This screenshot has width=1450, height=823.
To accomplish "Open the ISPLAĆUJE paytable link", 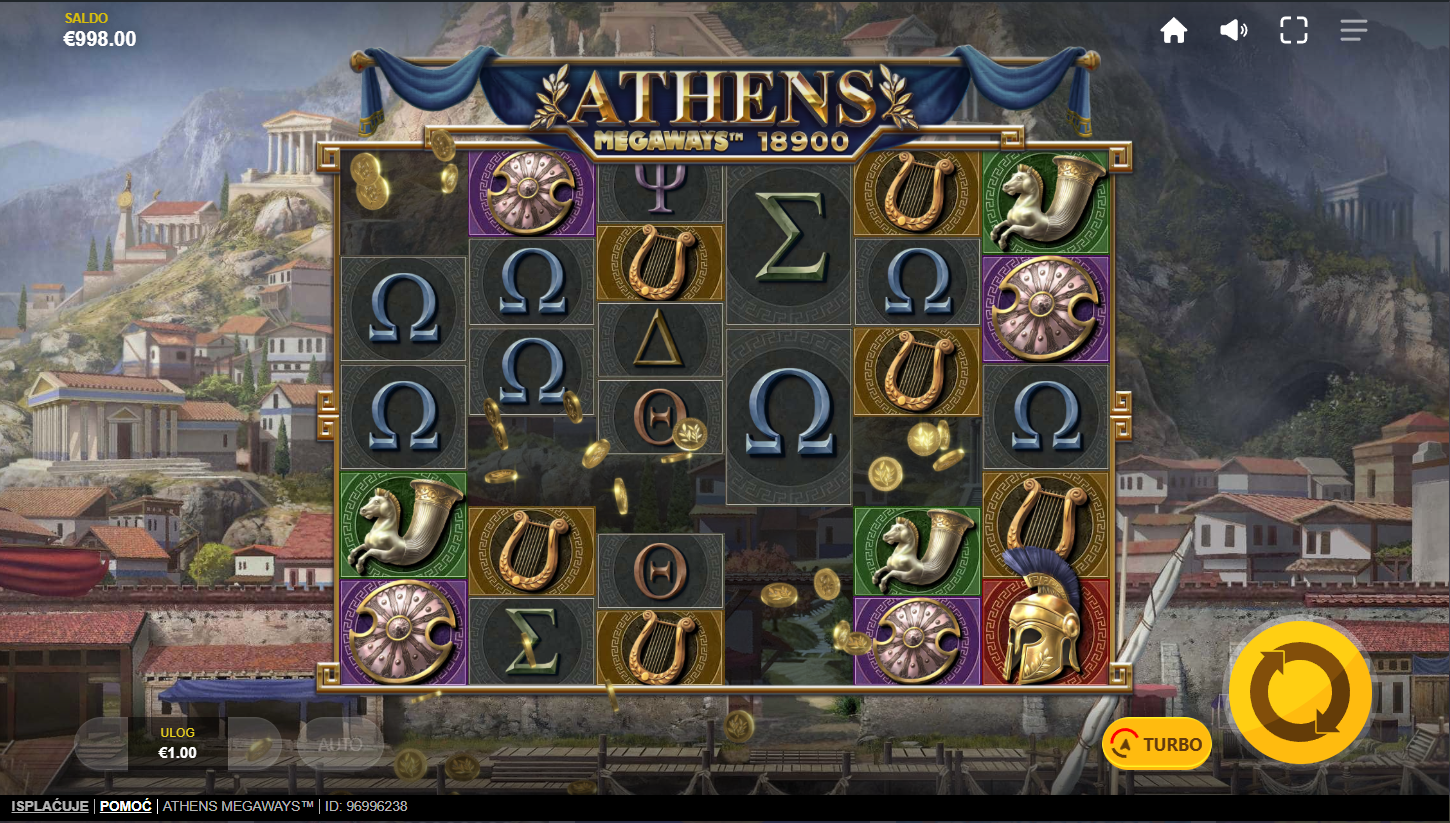I will click(x=50, y=806).
